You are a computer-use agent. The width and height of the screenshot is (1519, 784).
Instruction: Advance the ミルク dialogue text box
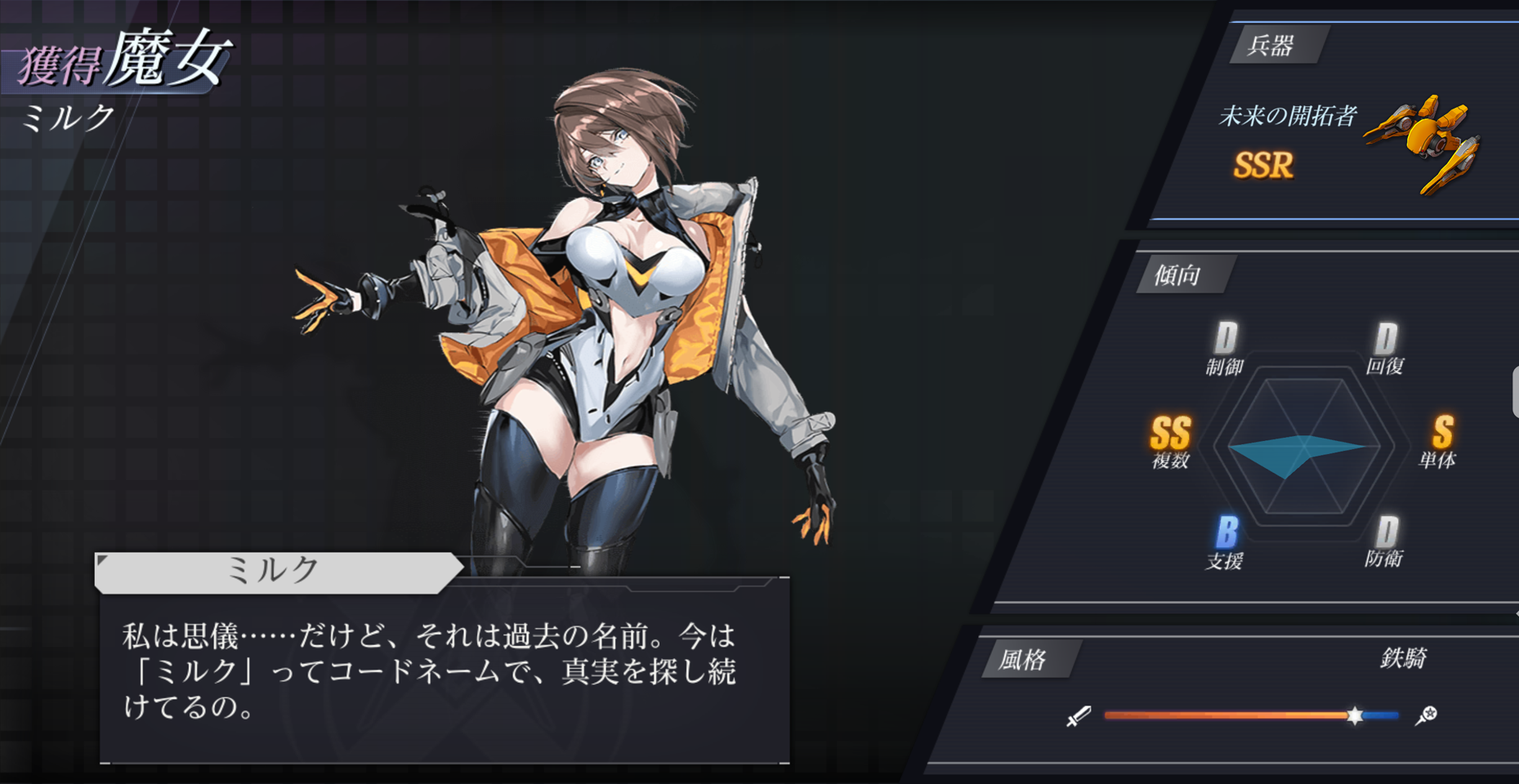tap(444, 671)
